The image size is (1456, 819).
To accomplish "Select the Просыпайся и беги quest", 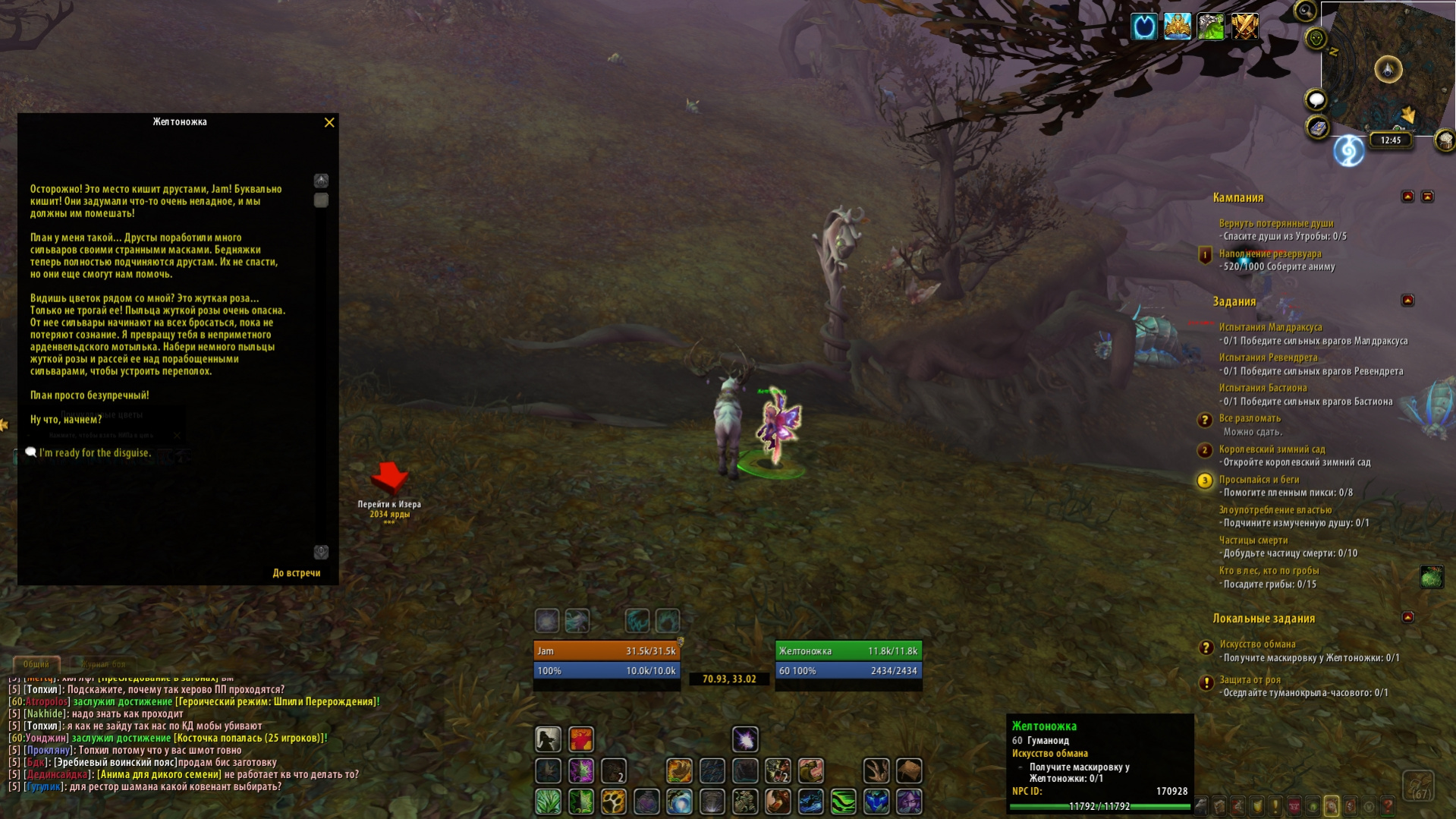I will (x=1259, y=480).
